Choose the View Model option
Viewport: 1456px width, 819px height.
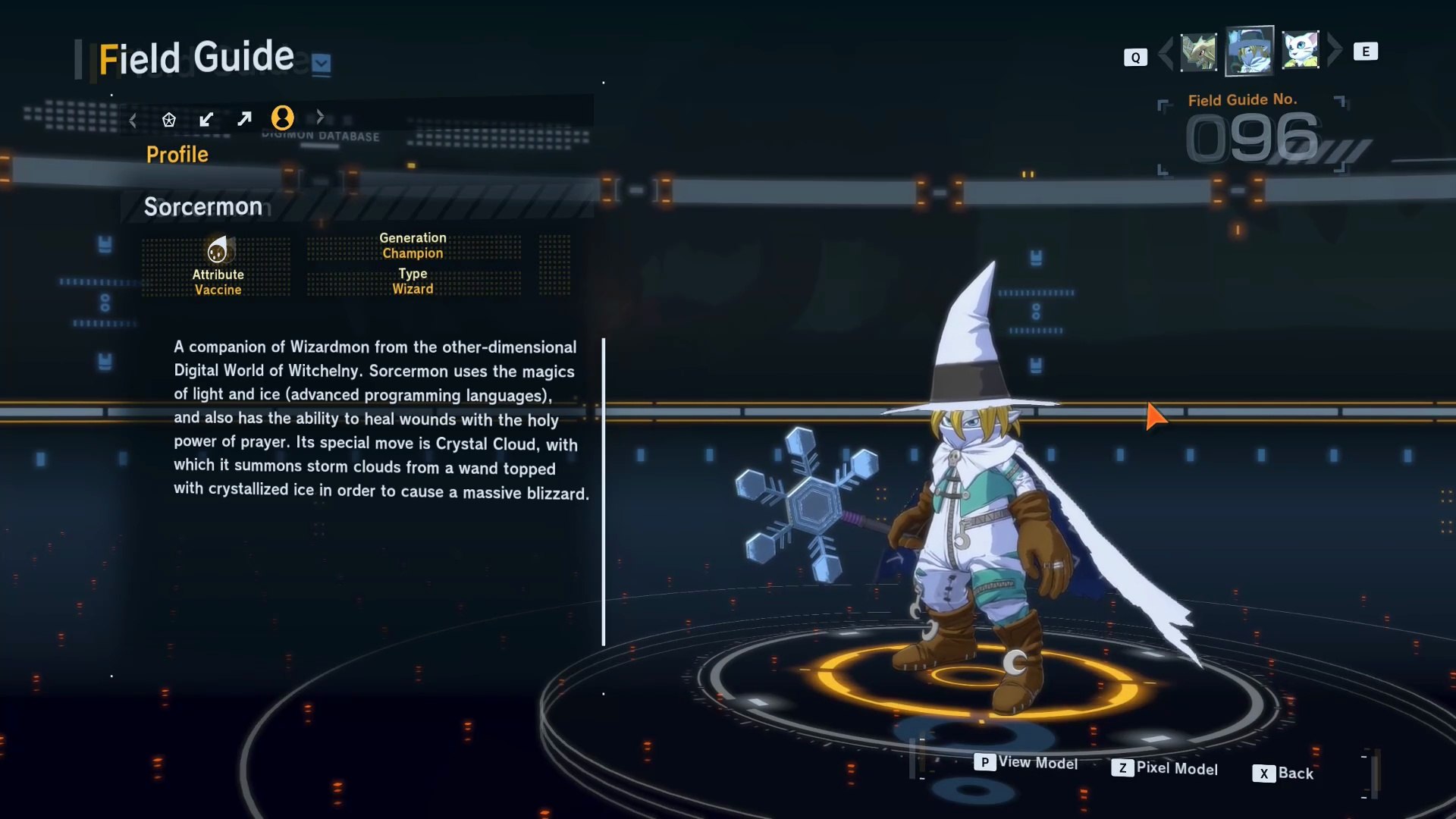coord(1026,762)
